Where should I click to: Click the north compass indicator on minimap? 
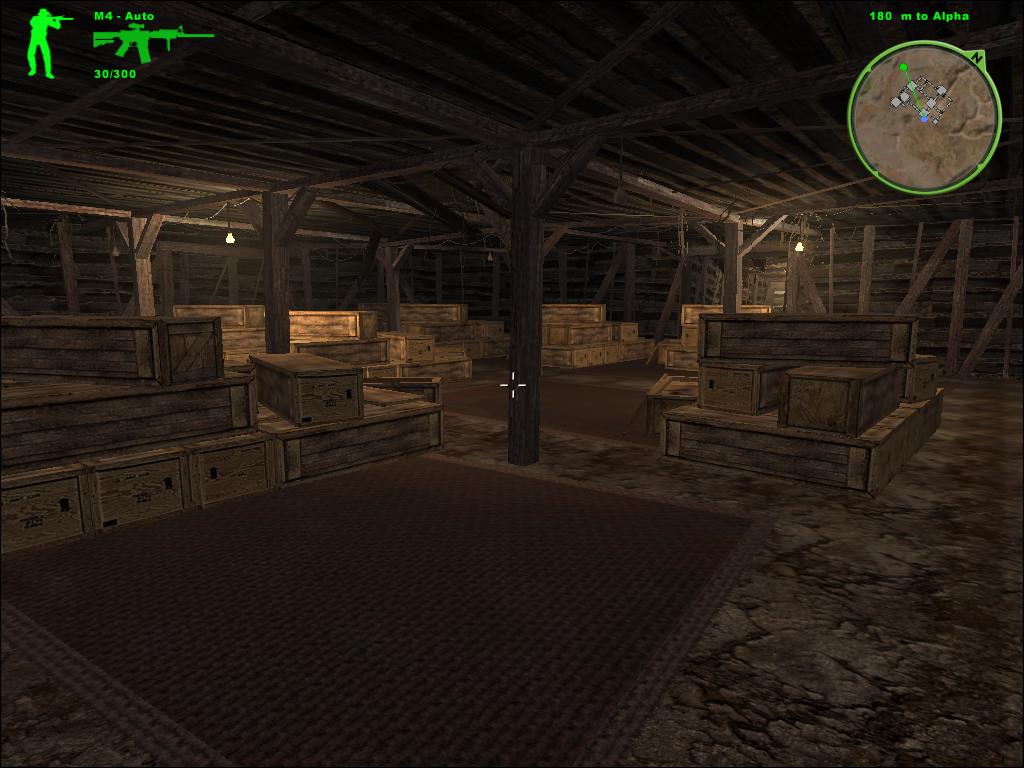pos(976,57)
